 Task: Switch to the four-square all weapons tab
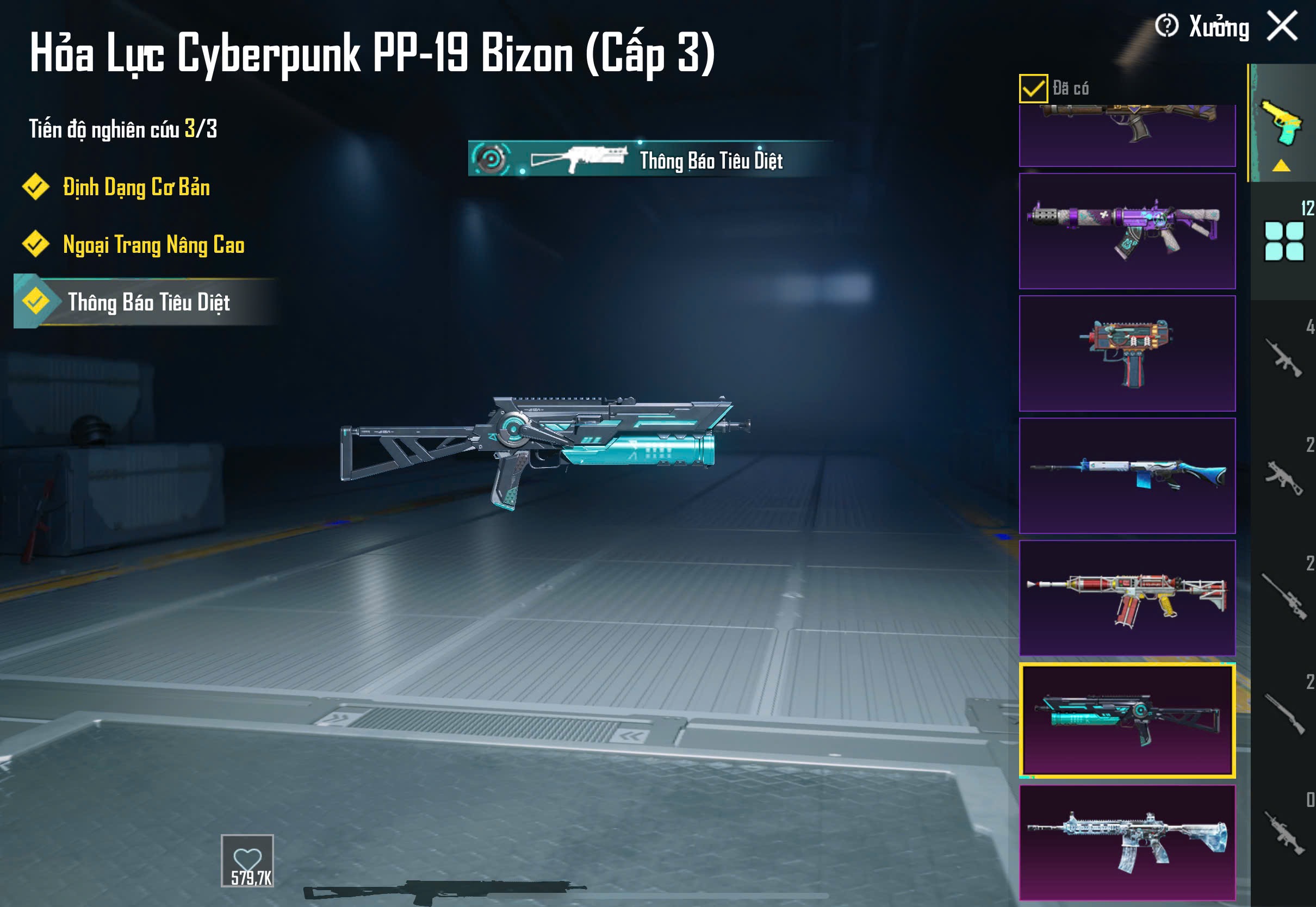tap(1283, 241)
